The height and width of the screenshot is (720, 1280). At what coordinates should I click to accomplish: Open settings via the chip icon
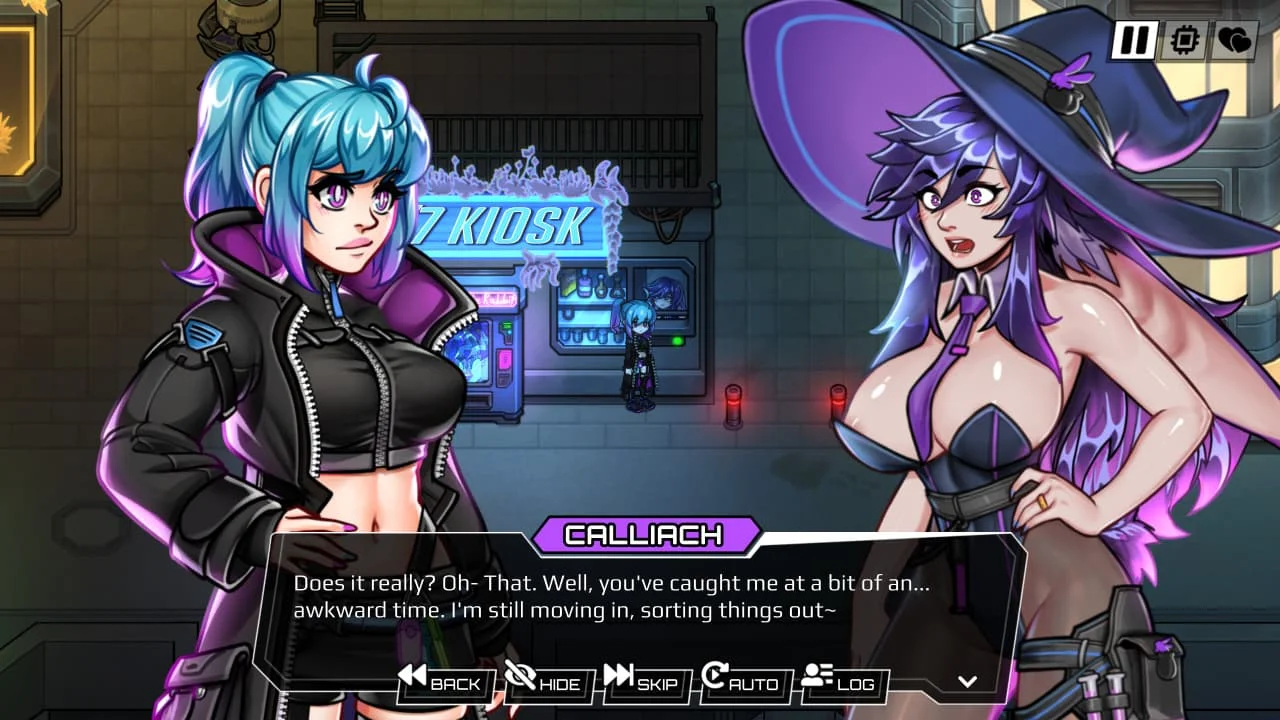tap(1184, 41)
